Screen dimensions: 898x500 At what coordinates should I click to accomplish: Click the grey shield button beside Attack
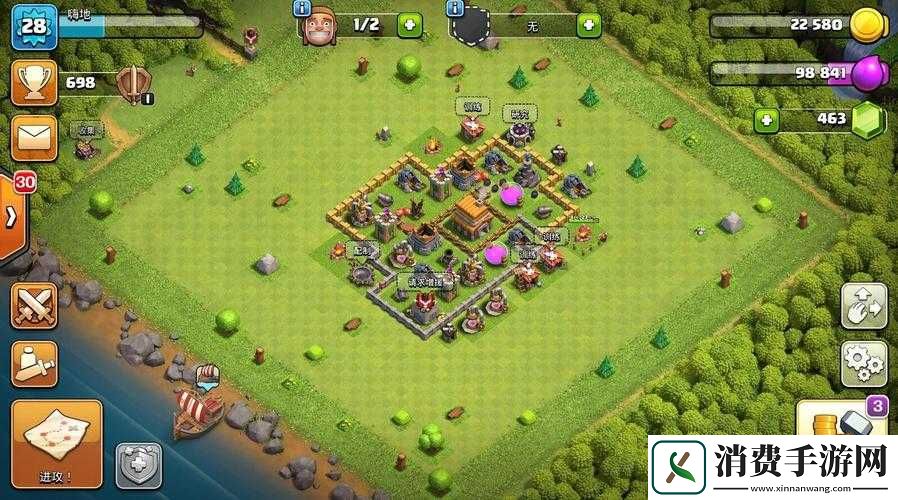click(x=138, y=466)
